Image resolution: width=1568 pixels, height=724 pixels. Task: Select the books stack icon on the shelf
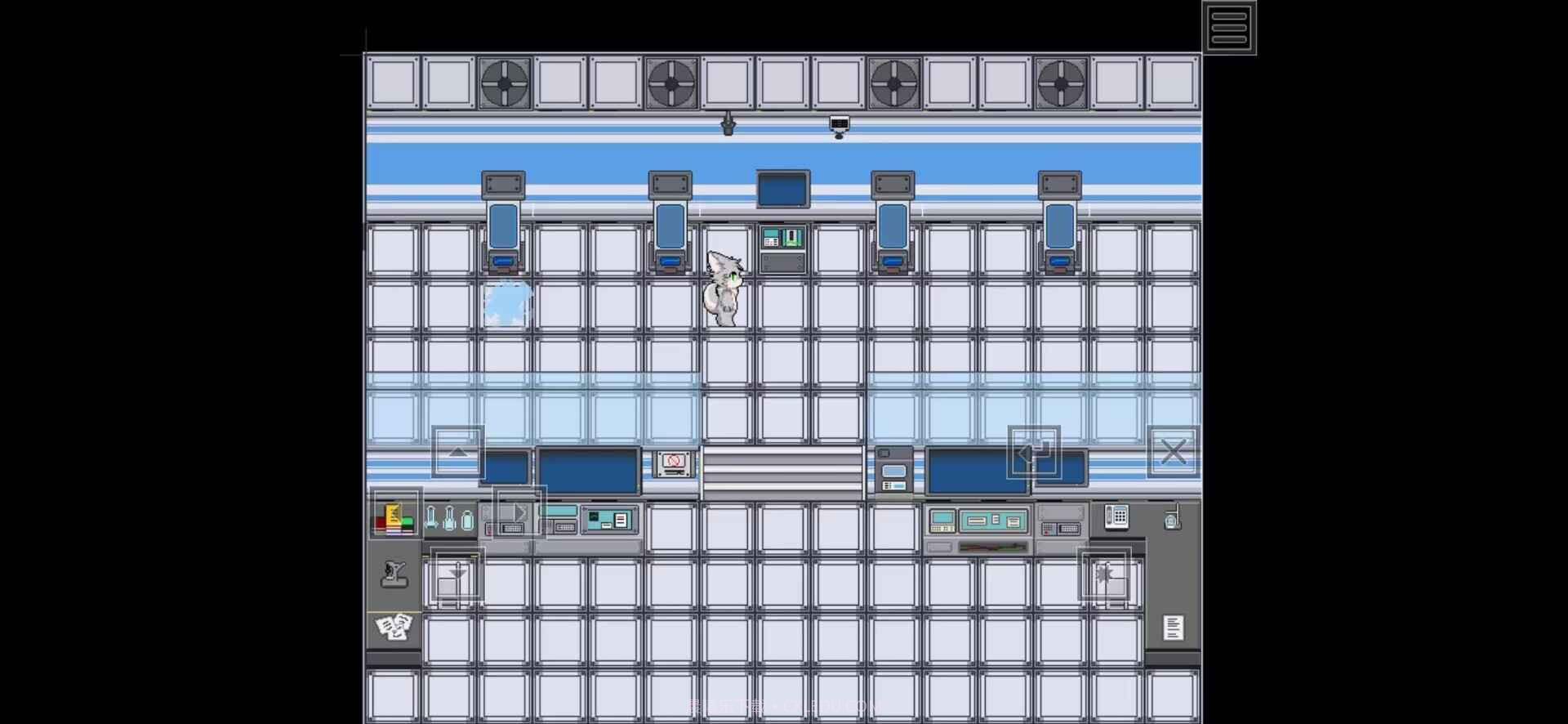[x=394, y=516]
